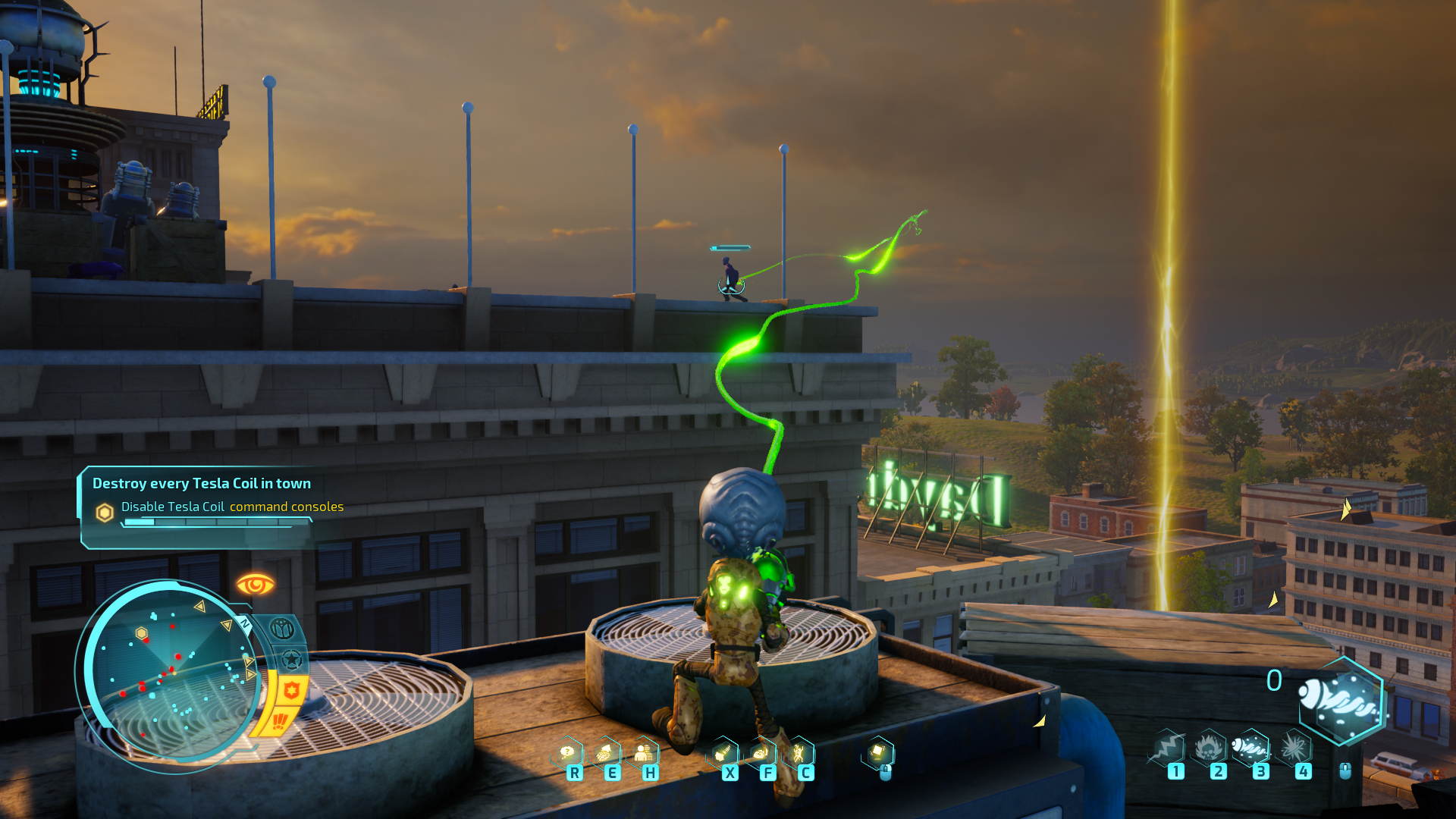Select the hexagon objective marker on radar
The image size is (1456, 819).
(x=141, y=633)
